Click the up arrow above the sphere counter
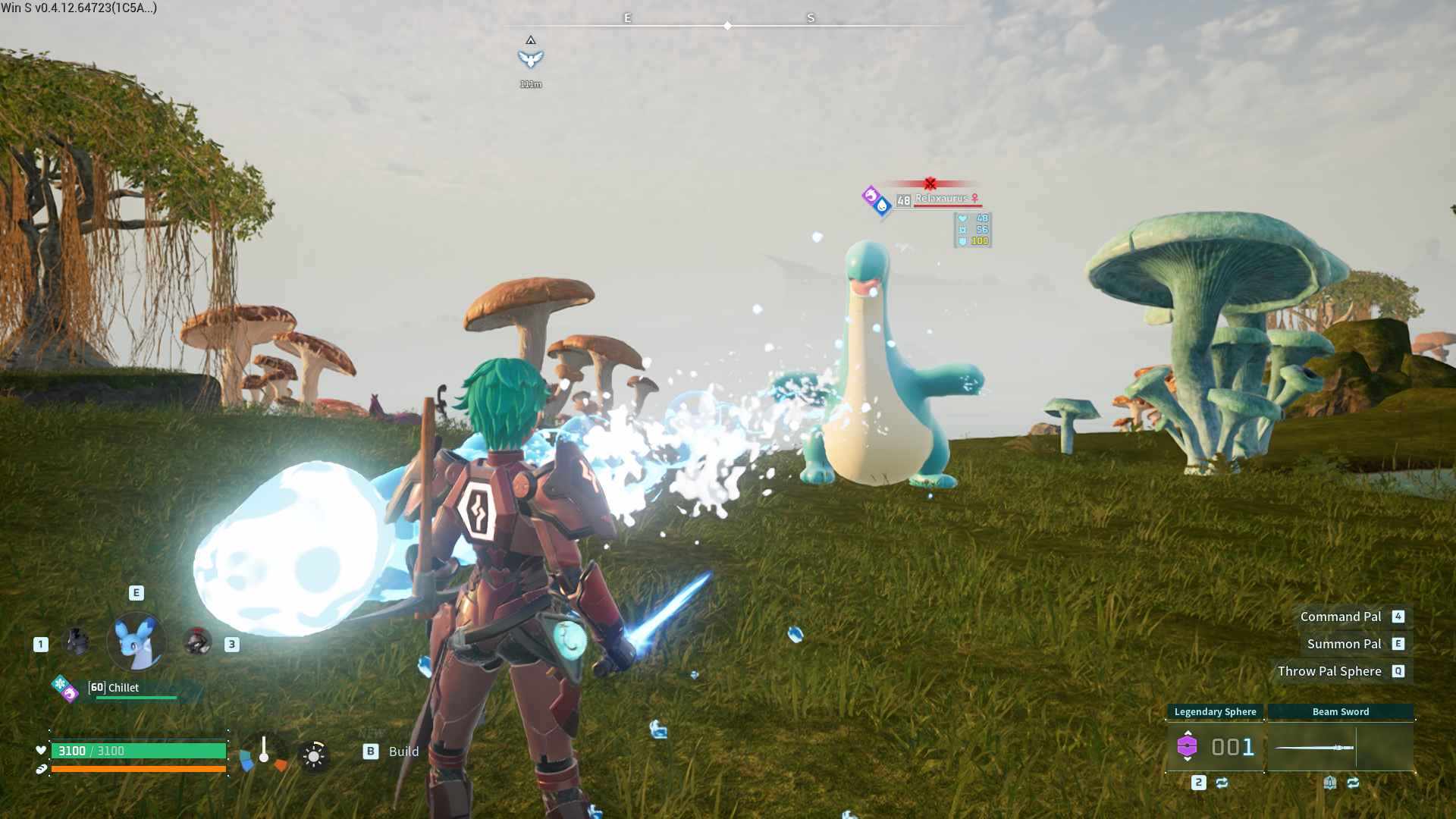1456x819 pixels. click(x=1188, y=733)
